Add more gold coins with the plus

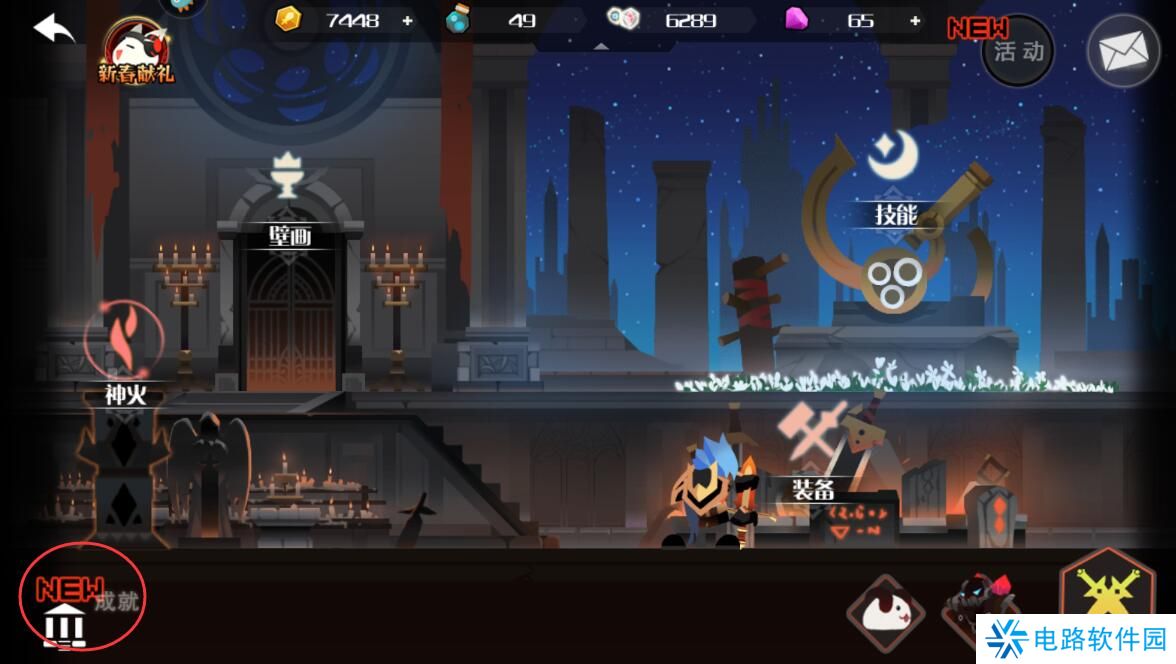point(407,20)
